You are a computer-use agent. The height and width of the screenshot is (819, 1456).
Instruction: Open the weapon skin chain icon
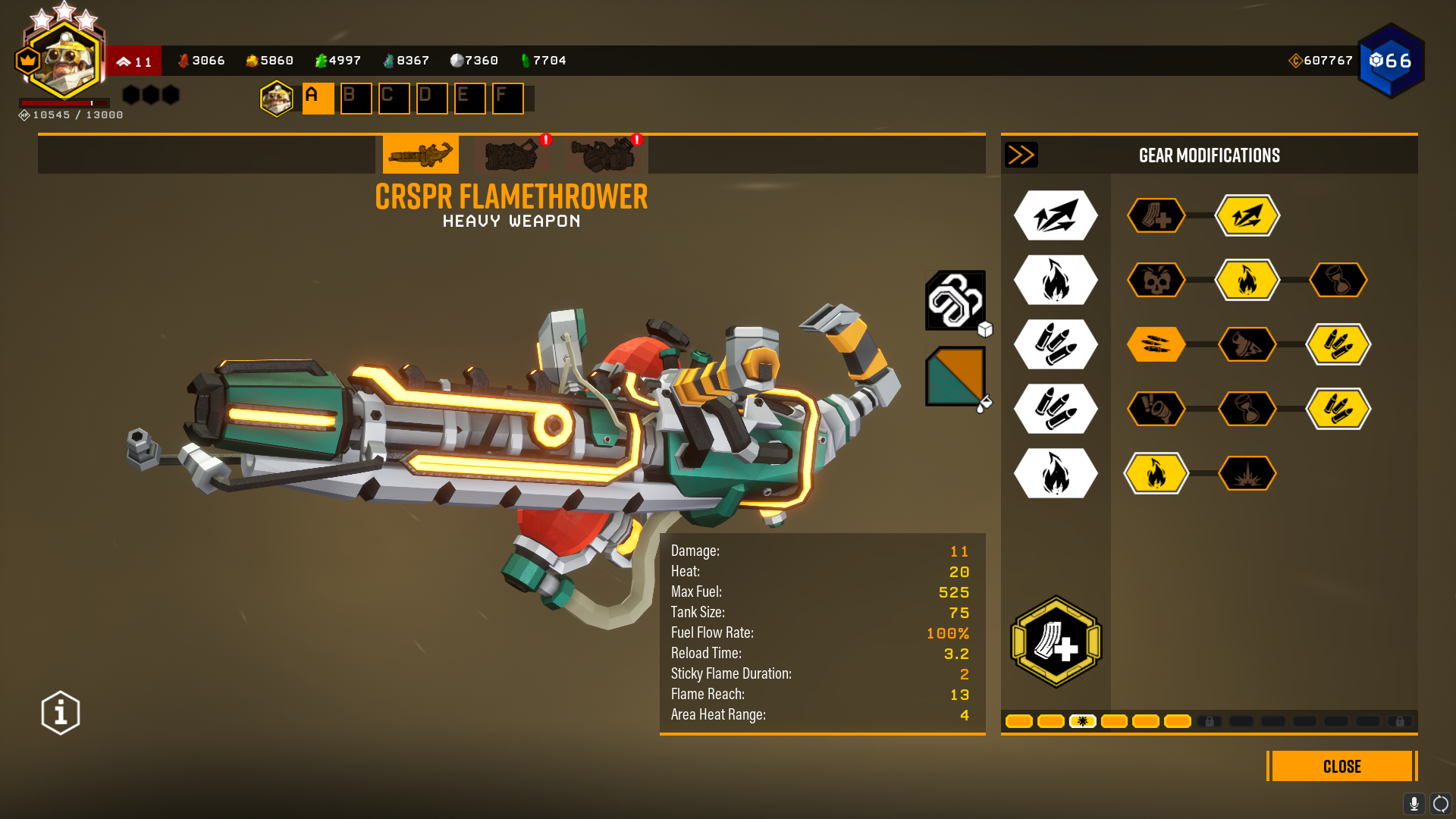[955, 300]
